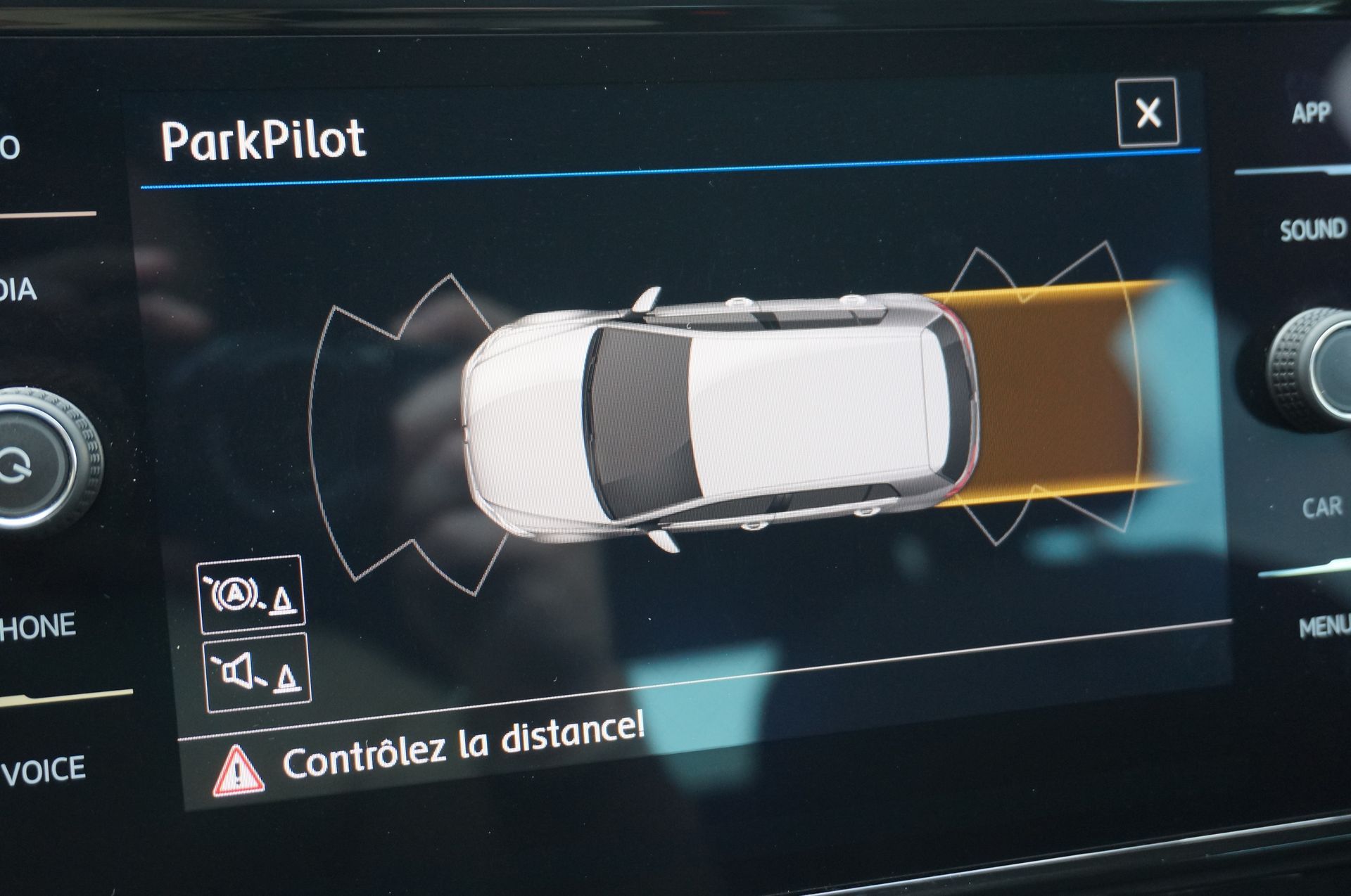This screenshot has width=1351, height=896.
Task: Open the PHONE menu
Action: (x=38, y=626)
